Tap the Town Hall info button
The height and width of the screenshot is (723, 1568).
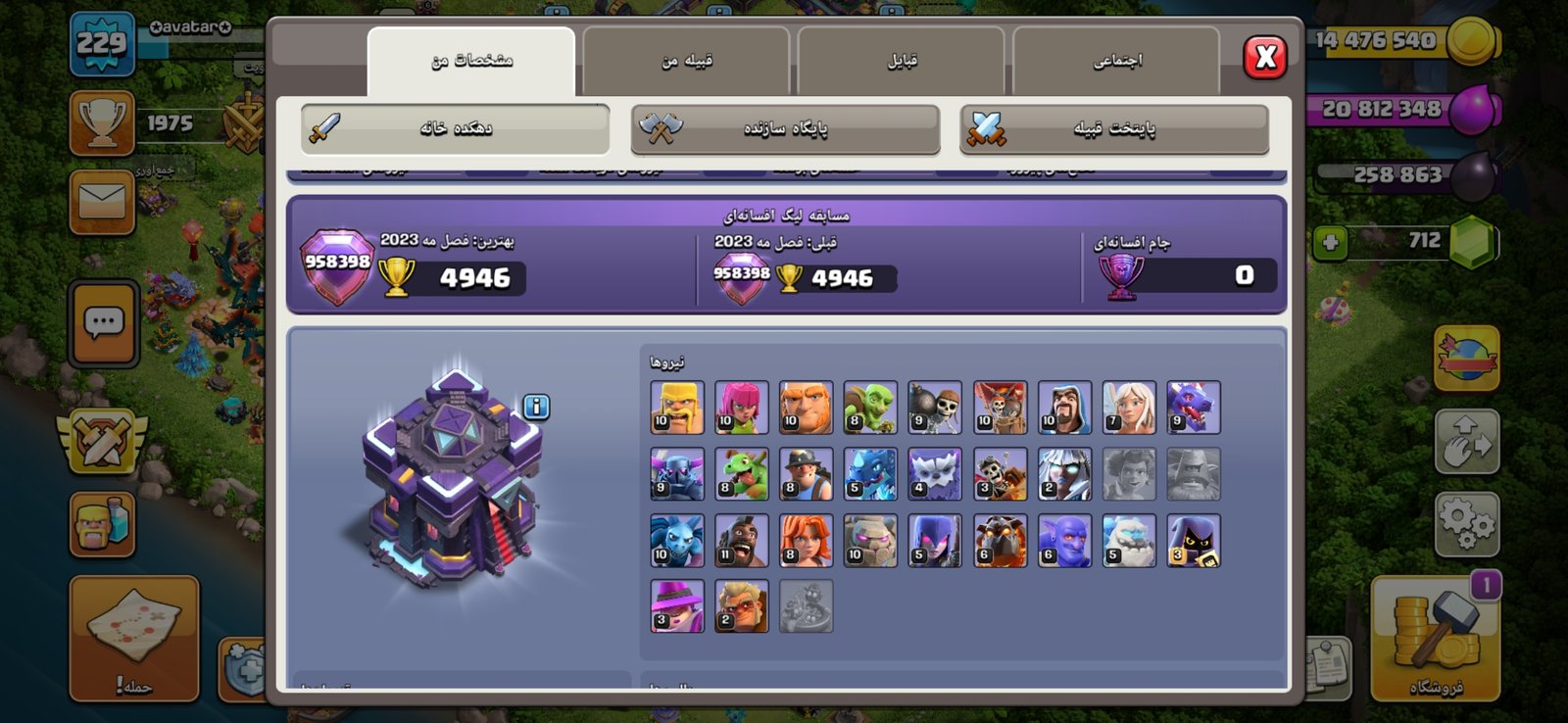(536, 407)
